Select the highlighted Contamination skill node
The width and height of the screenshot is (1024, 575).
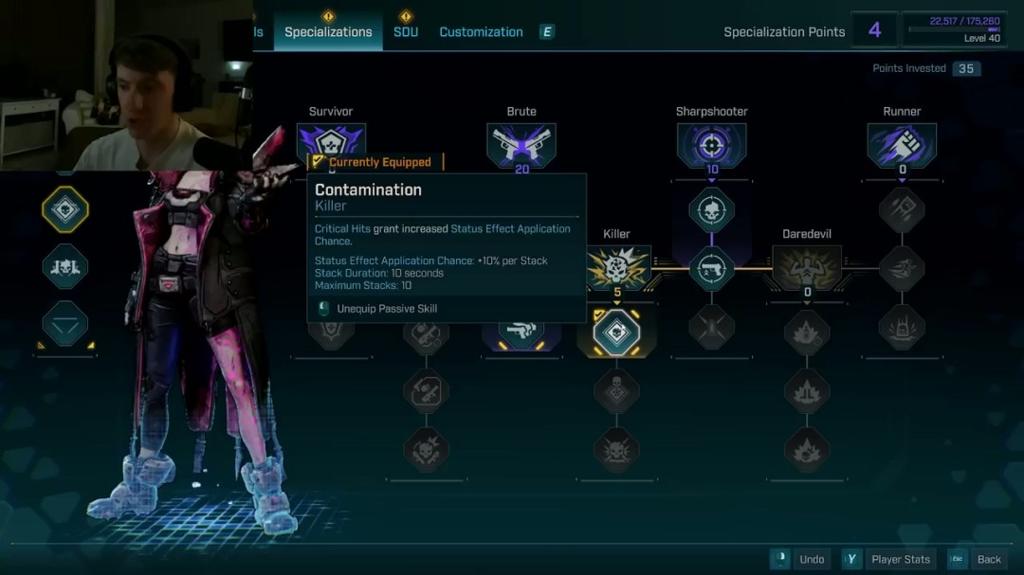617,332
